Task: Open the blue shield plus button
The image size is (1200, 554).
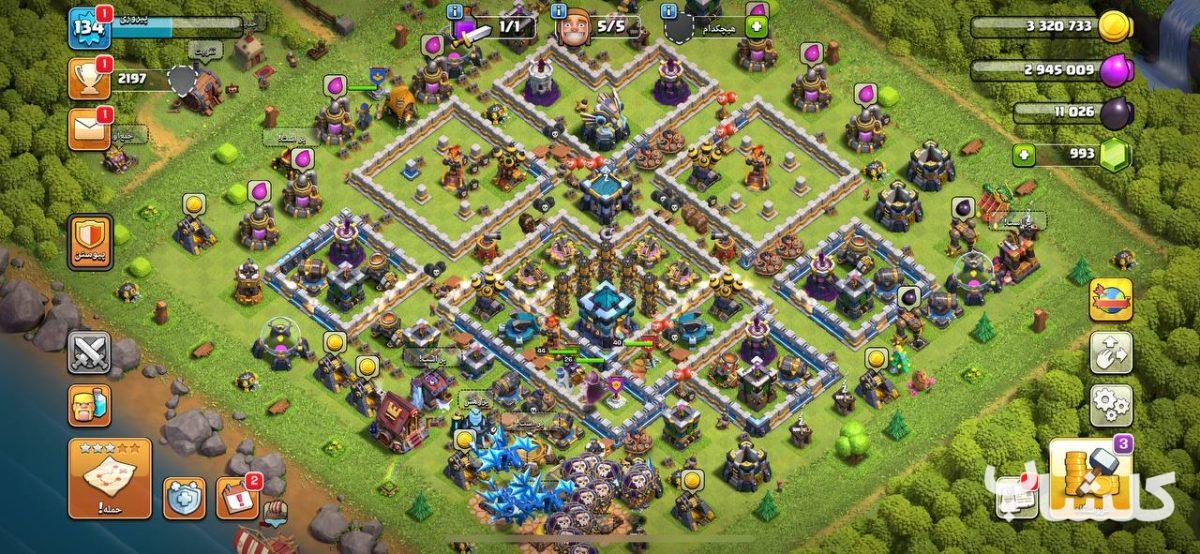Action: pos(184,497)
